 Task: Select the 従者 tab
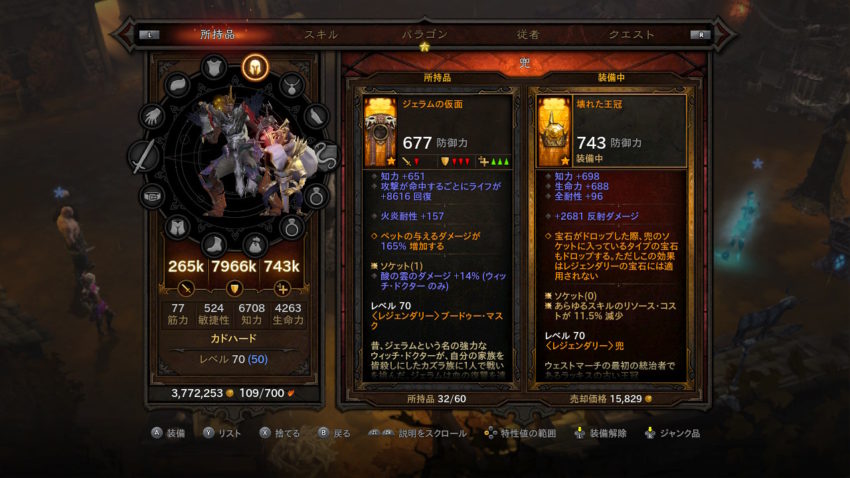click(x=528, y=34)
